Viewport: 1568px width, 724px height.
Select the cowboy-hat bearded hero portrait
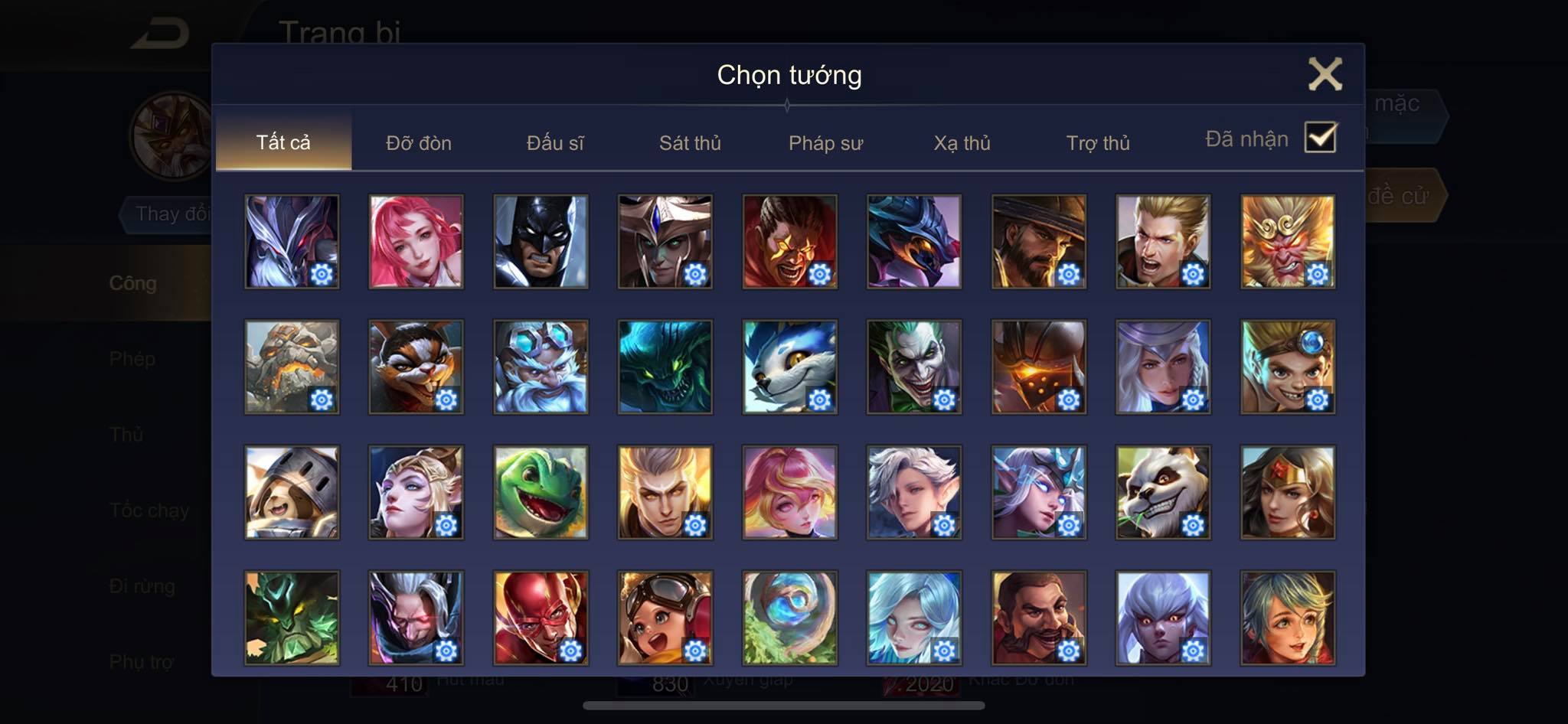(x=1038, y=242)
